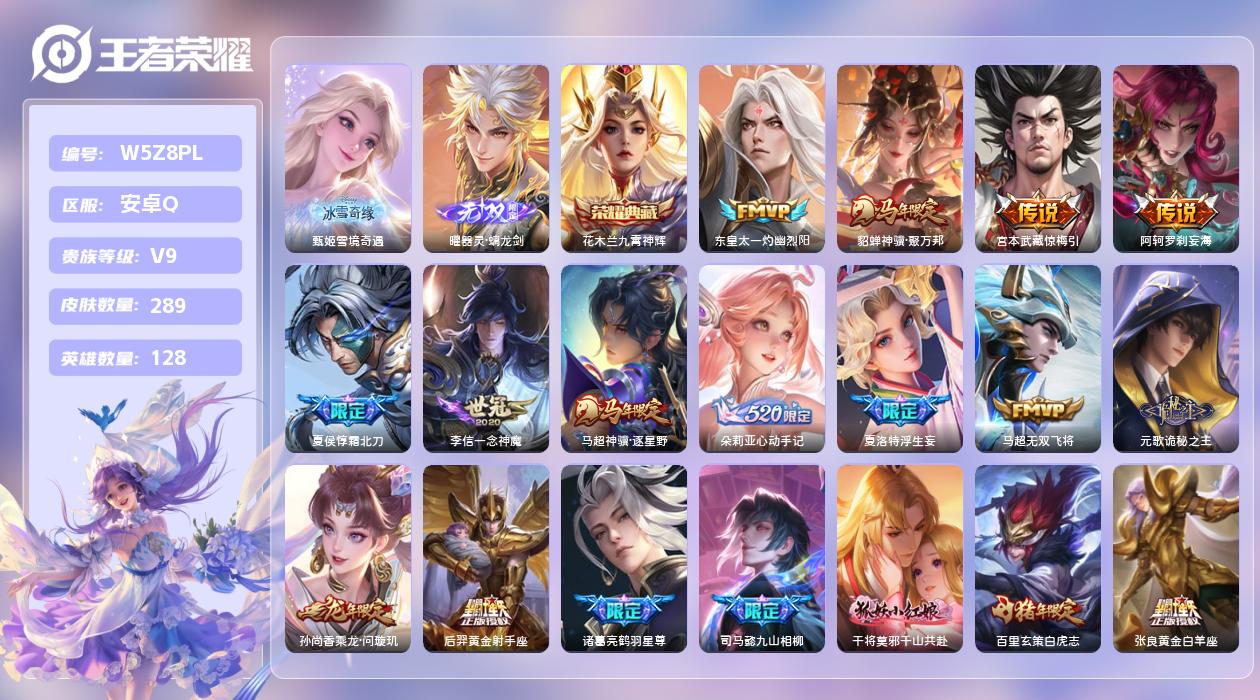1260x700 pixels.
Task: Select the 马超无双飞将 FMVP skin
Action: point(1038,358)
